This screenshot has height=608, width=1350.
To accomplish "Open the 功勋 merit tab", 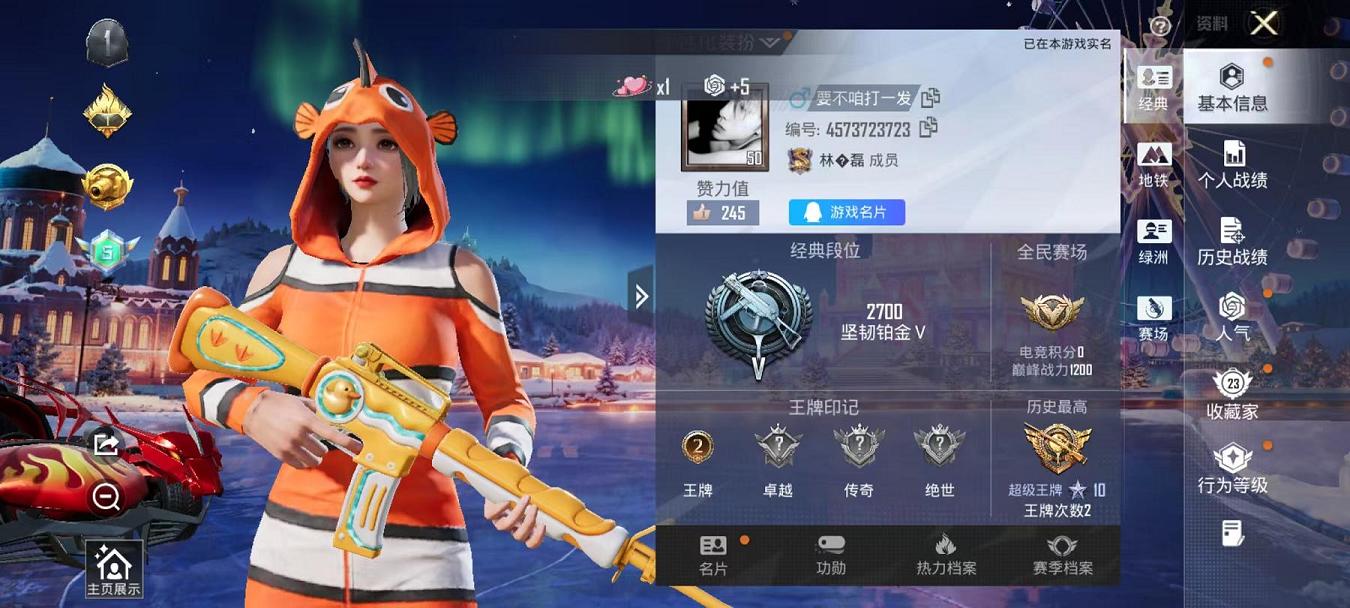I will [x=831, y=555].
